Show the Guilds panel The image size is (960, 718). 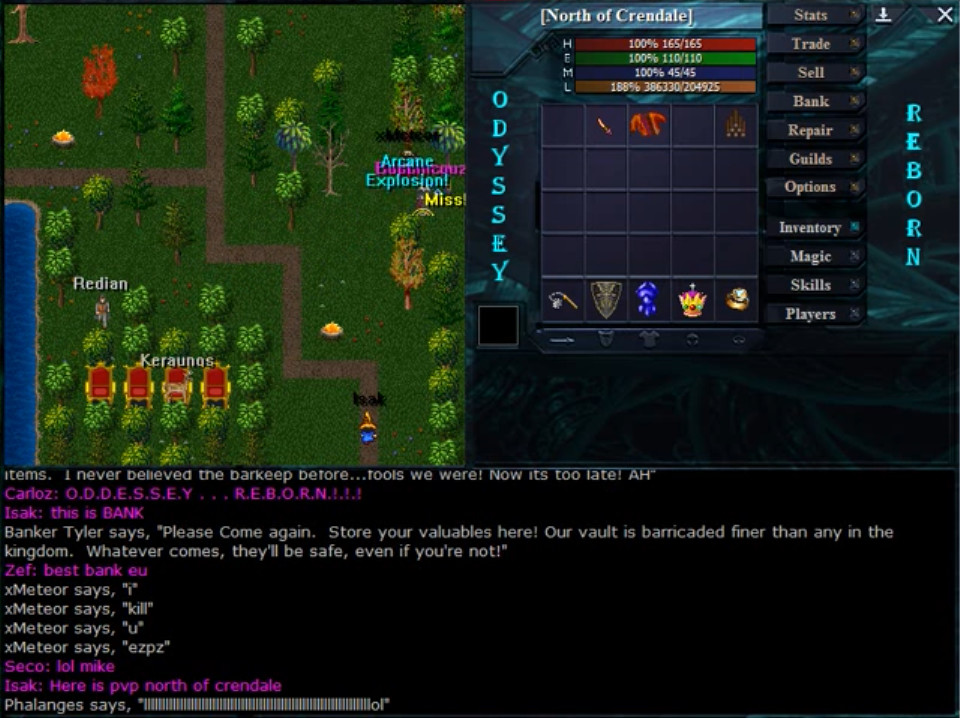coord(812,158)
